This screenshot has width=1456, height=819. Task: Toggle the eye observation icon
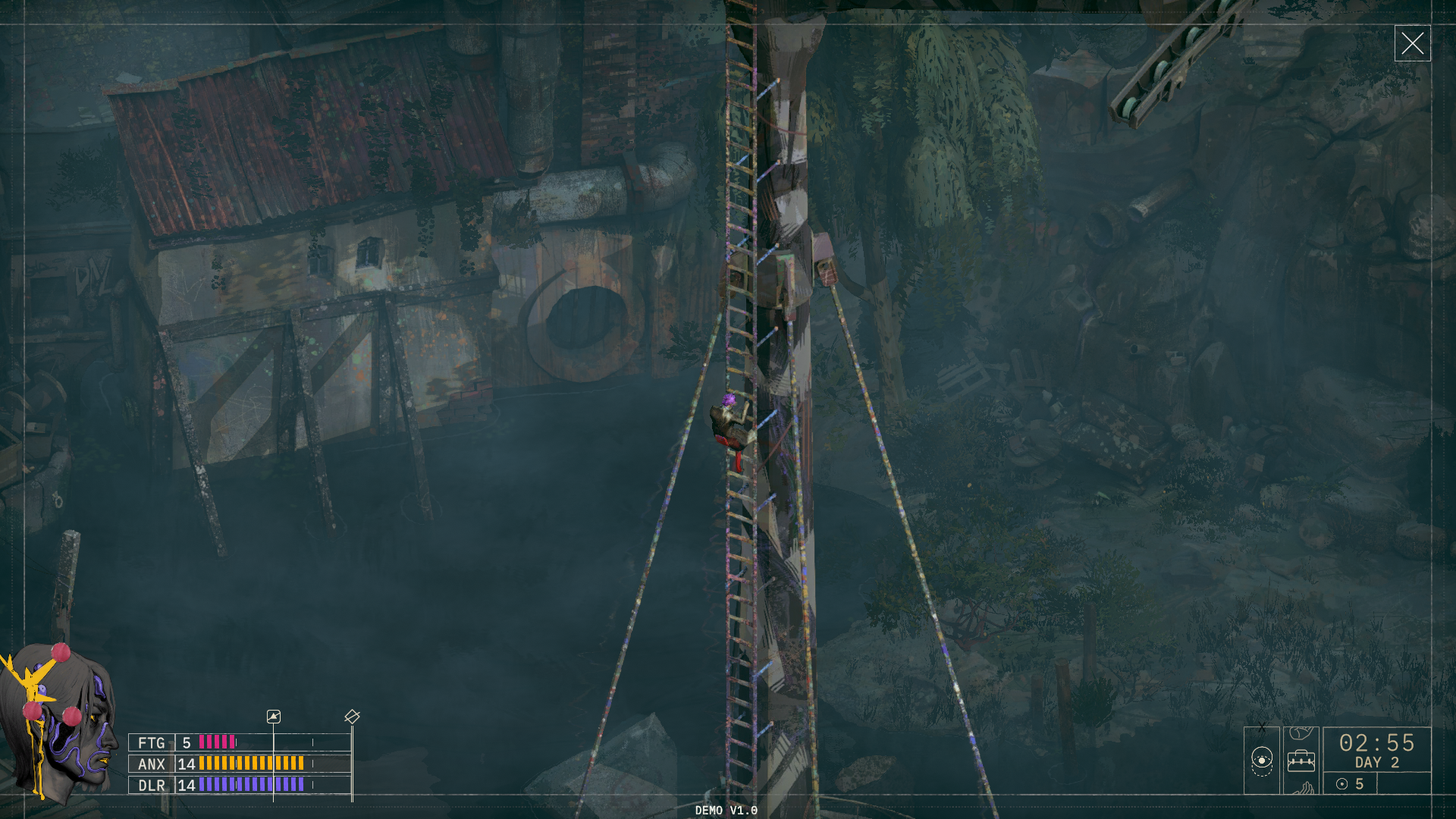coord(1262,760)
